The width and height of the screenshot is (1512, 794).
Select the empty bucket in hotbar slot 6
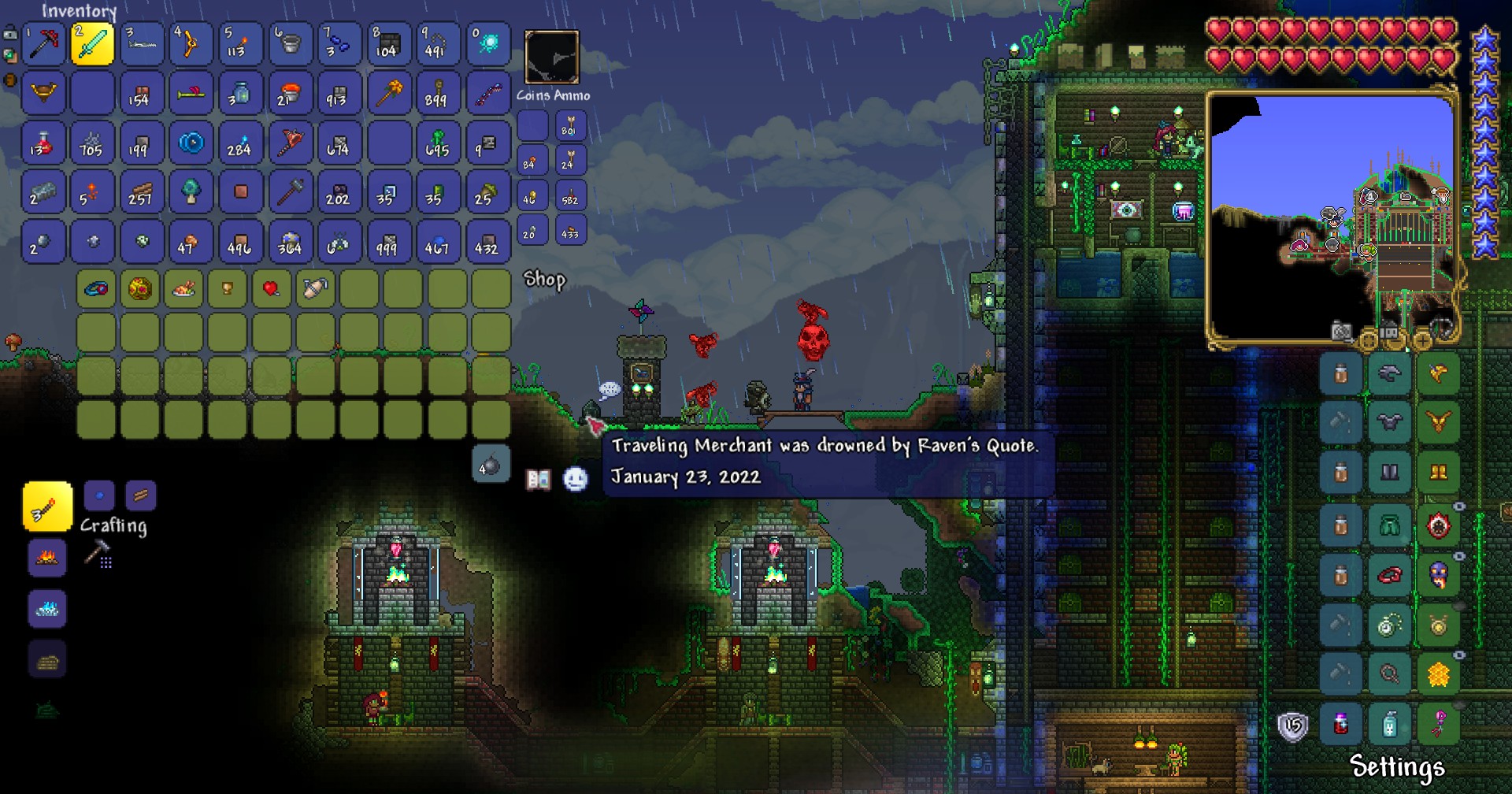point(290,44)
